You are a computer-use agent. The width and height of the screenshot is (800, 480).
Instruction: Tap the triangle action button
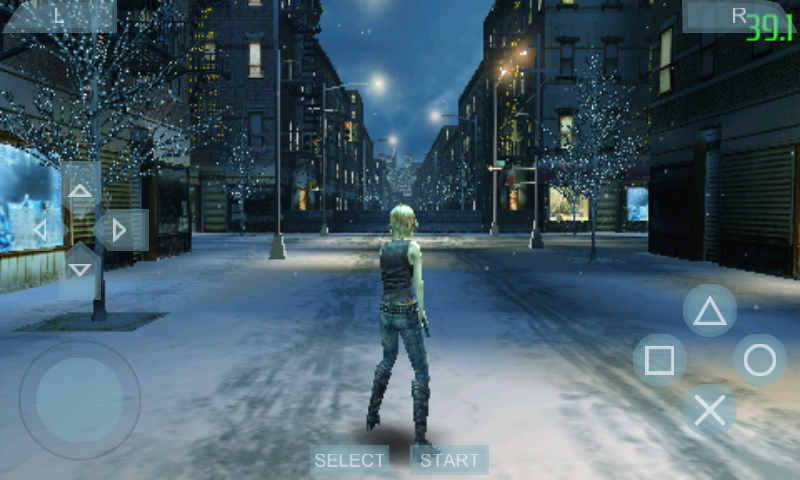[x=710, y=311]
